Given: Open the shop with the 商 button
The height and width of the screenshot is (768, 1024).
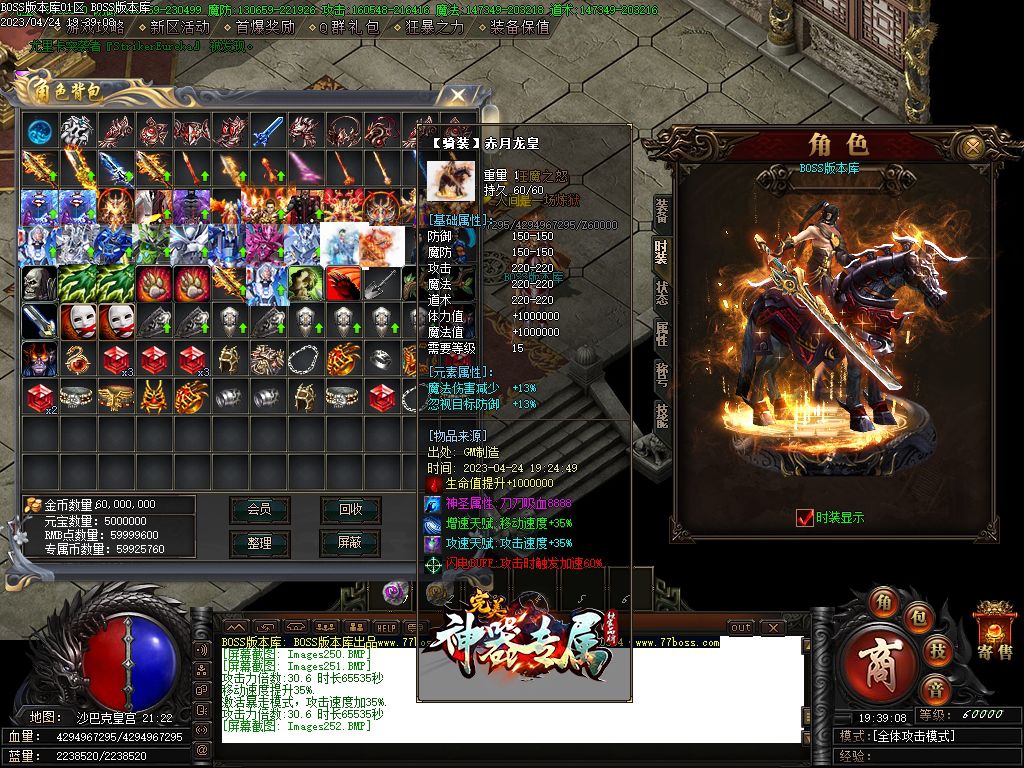Looking at the screenshot, I should click(x=880, y=664).
